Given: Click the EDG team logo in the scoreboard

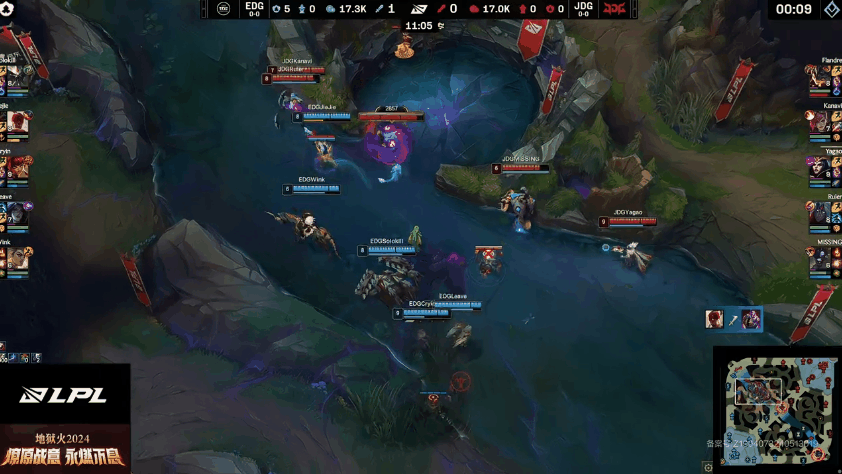Looking at the screenshot, I should pyautogui.click(x=225, y=9).
